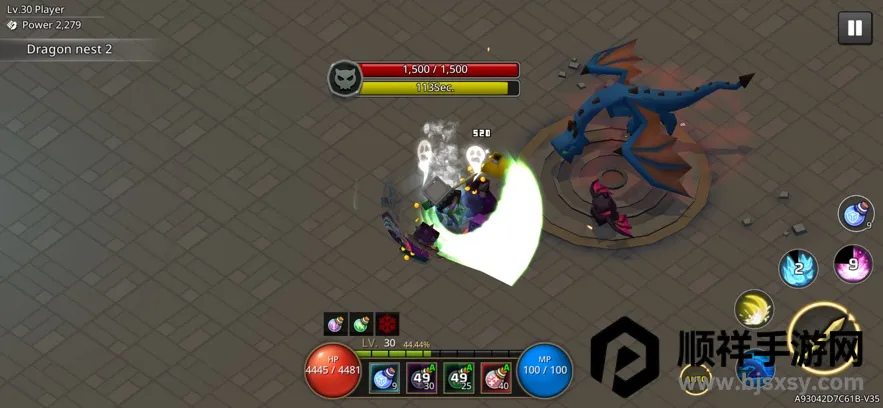
Task: Toggle the Auto battle button
Action: tap(696, 379)
